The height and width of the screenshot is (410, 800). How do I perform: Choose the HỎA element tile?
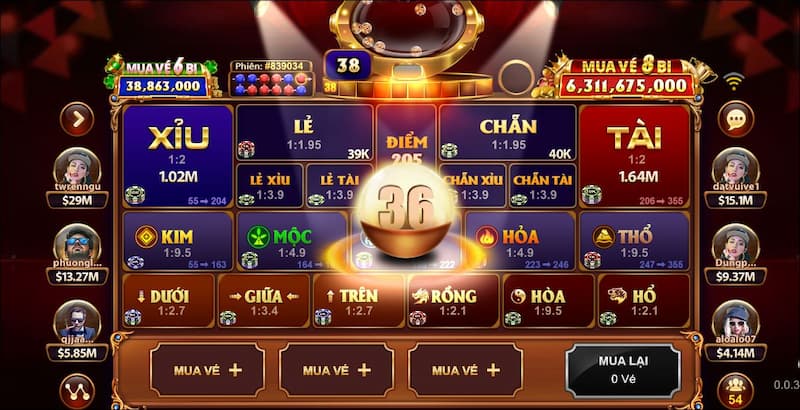coord(520,241)
